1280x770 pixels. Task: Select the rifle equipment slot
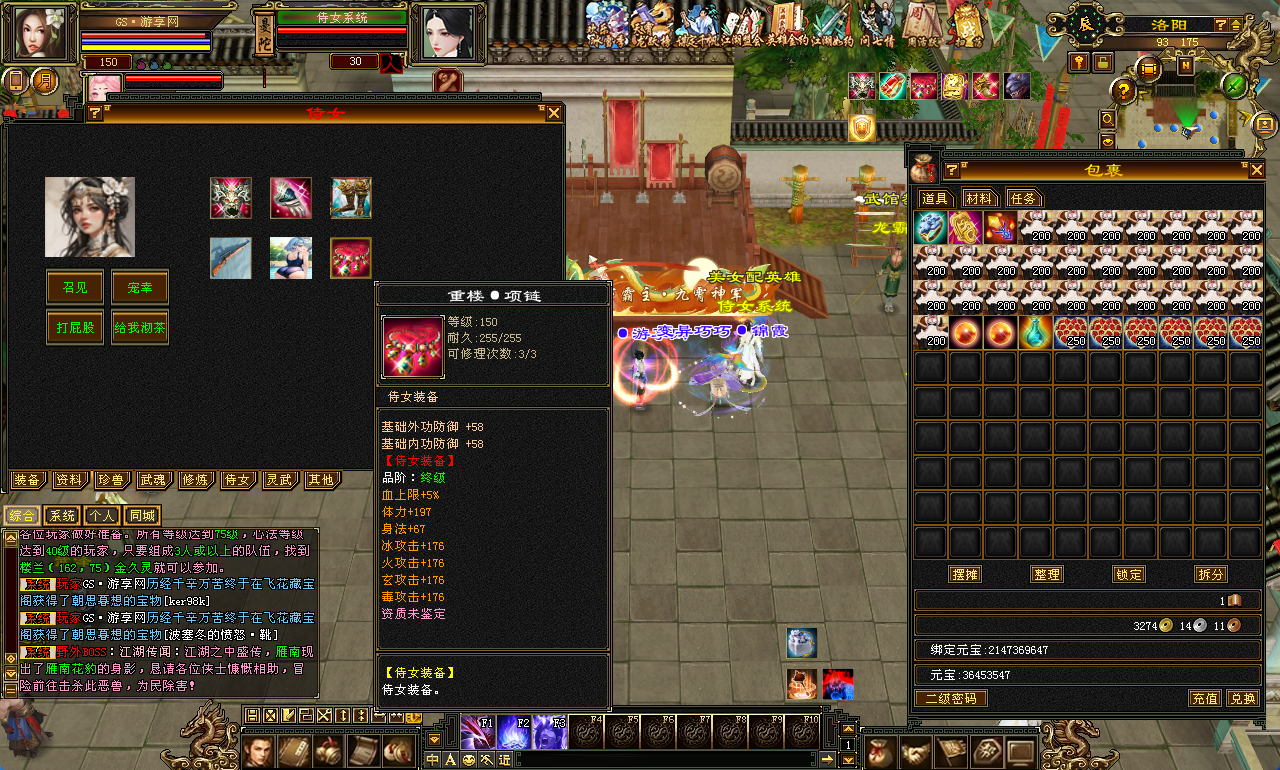231,258
